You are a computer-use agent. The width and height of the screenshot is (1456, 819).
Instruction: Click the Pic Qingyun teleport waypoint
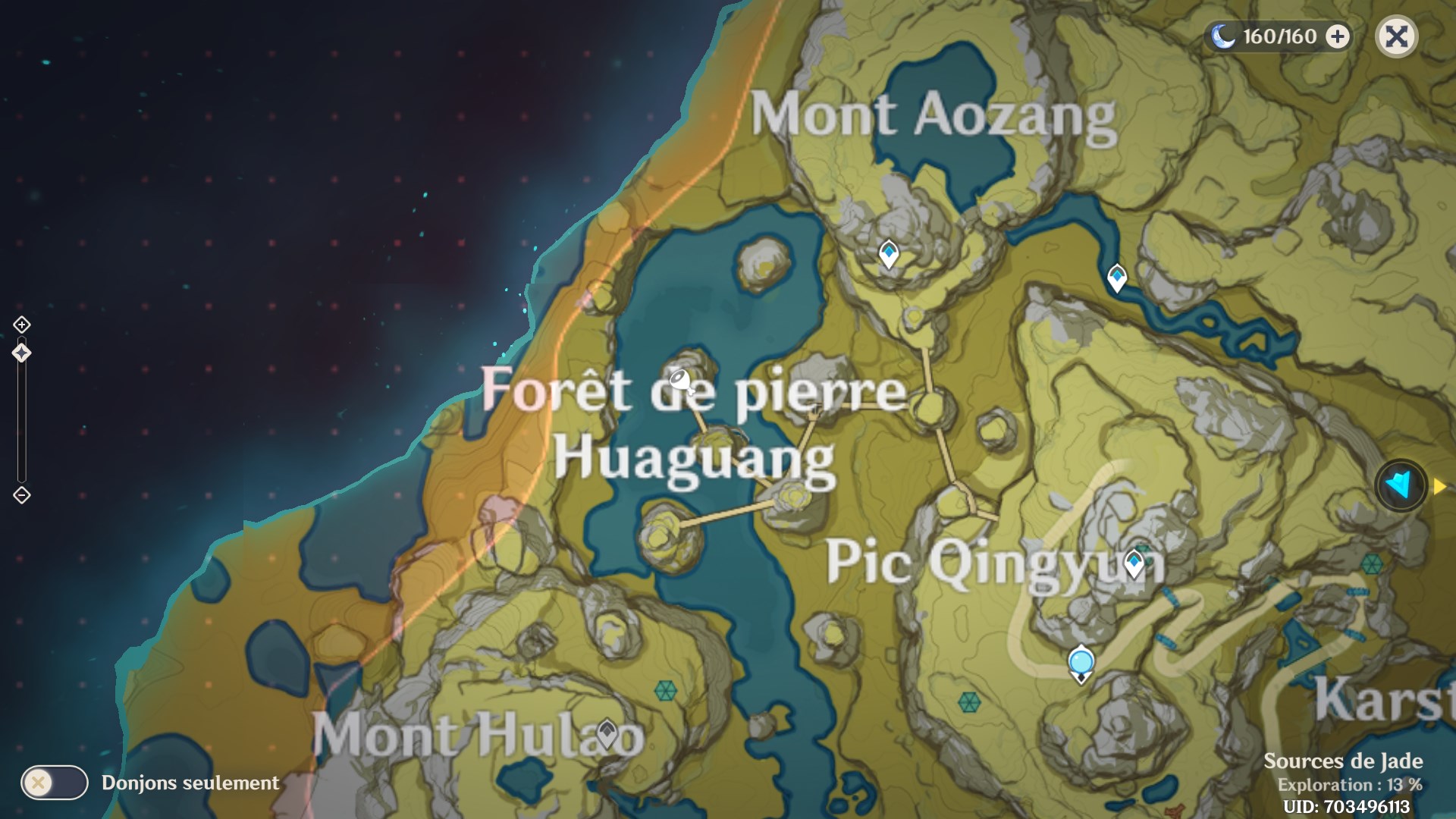pyautogui.click(x=1134, y=561)
